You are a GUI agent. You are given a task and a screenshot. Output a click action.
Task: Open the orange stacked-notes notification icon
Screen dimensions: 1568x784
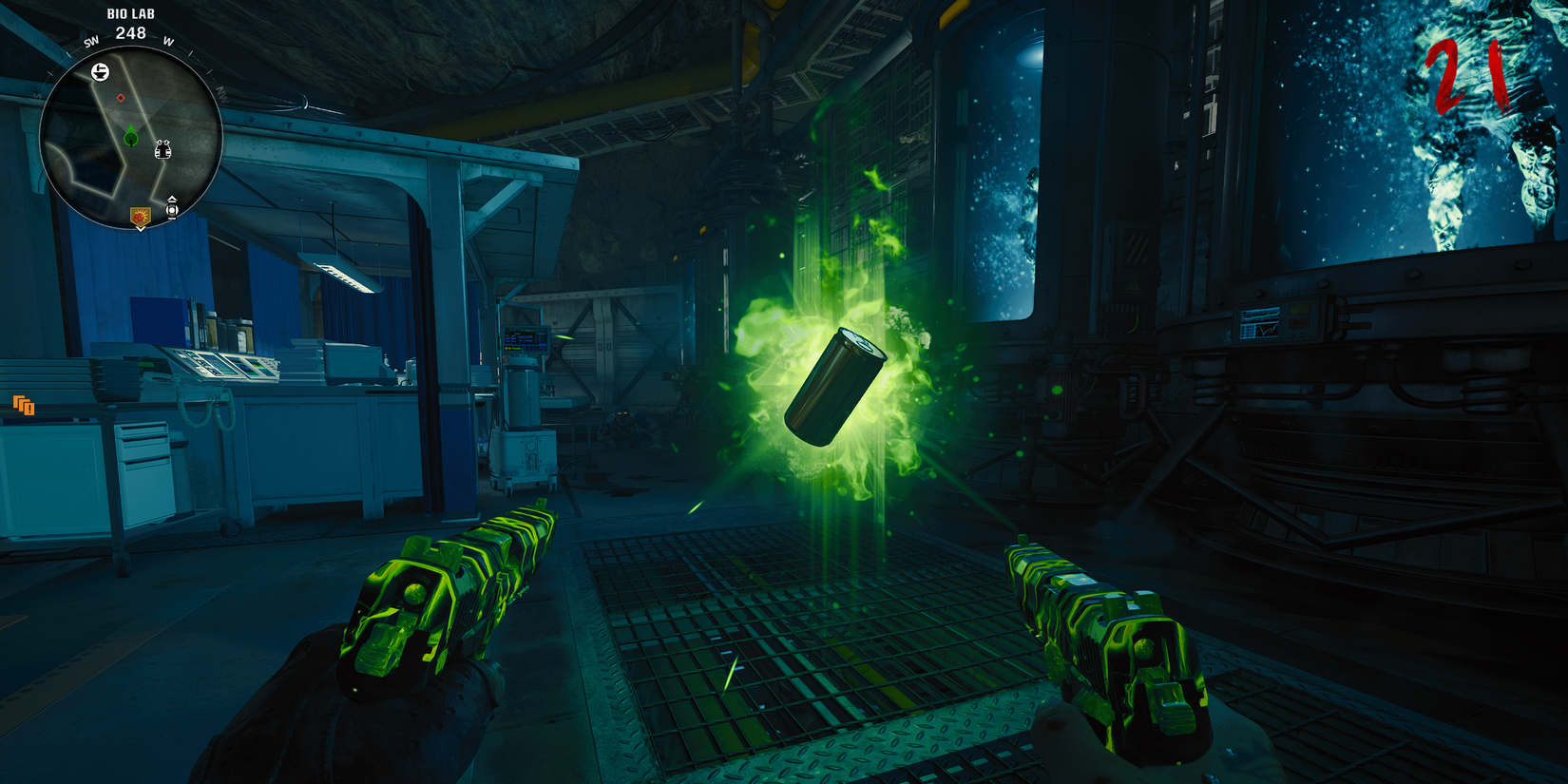pos(24,407)
